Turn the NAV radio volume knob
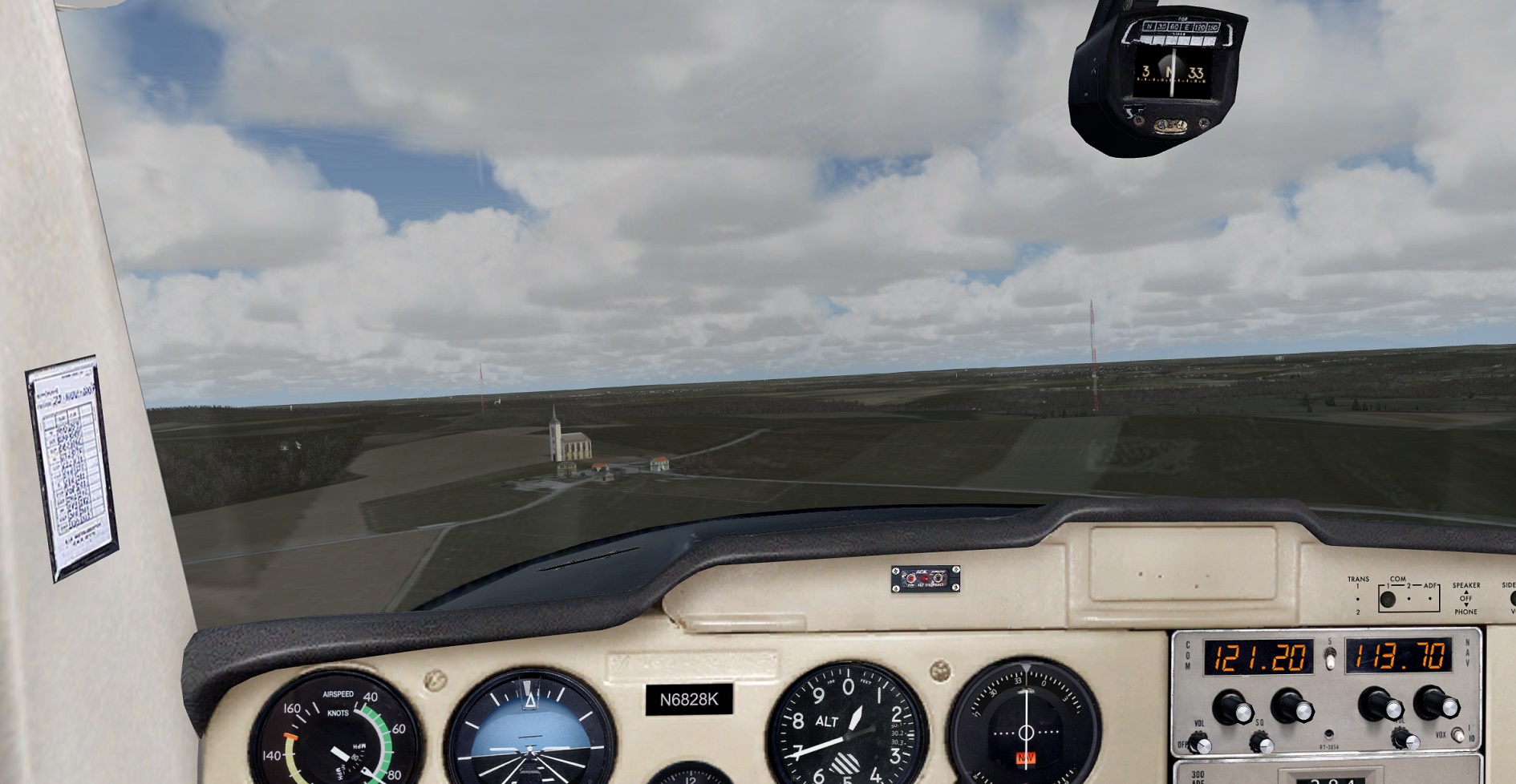Viewport: 1516px width, 784px height. (x=1405, y=740)
